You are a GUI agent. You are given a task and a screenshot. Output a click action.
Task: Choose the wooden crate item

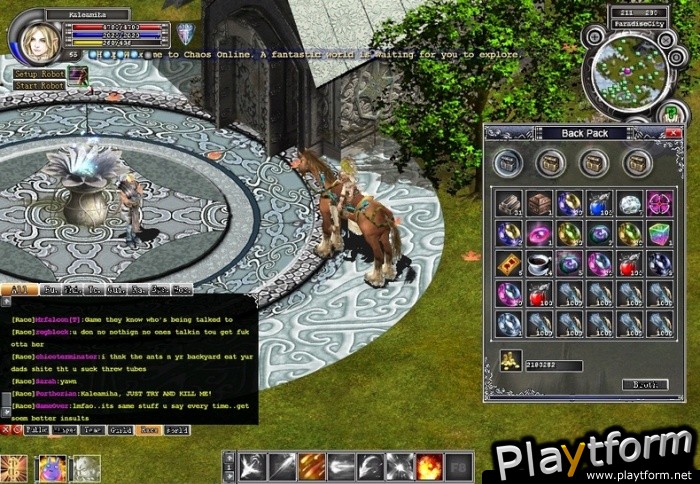click(x=539, y=203)
